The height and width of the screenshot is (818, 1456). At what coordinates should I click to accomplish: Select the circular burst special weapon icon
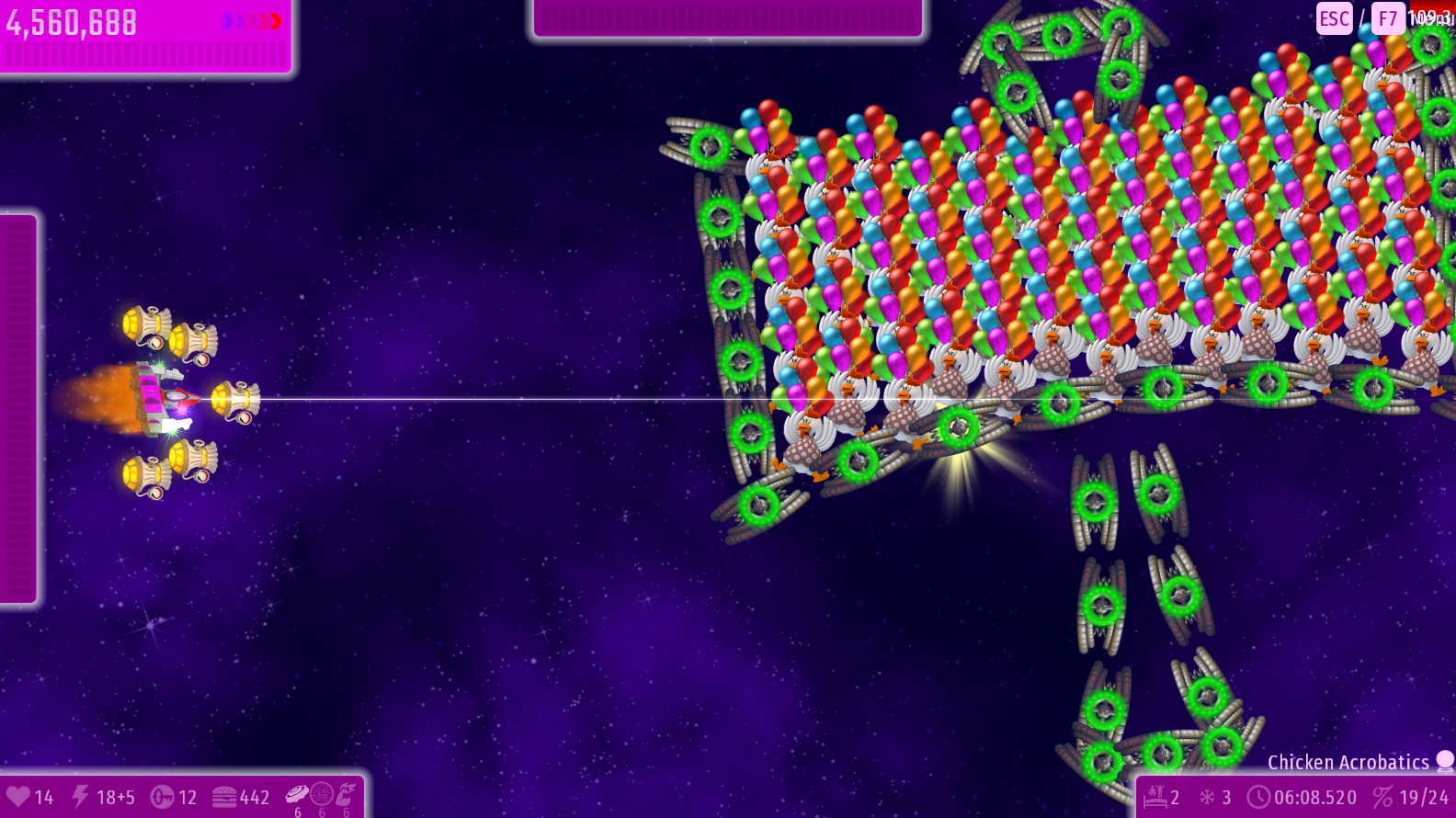pos(322,794)
